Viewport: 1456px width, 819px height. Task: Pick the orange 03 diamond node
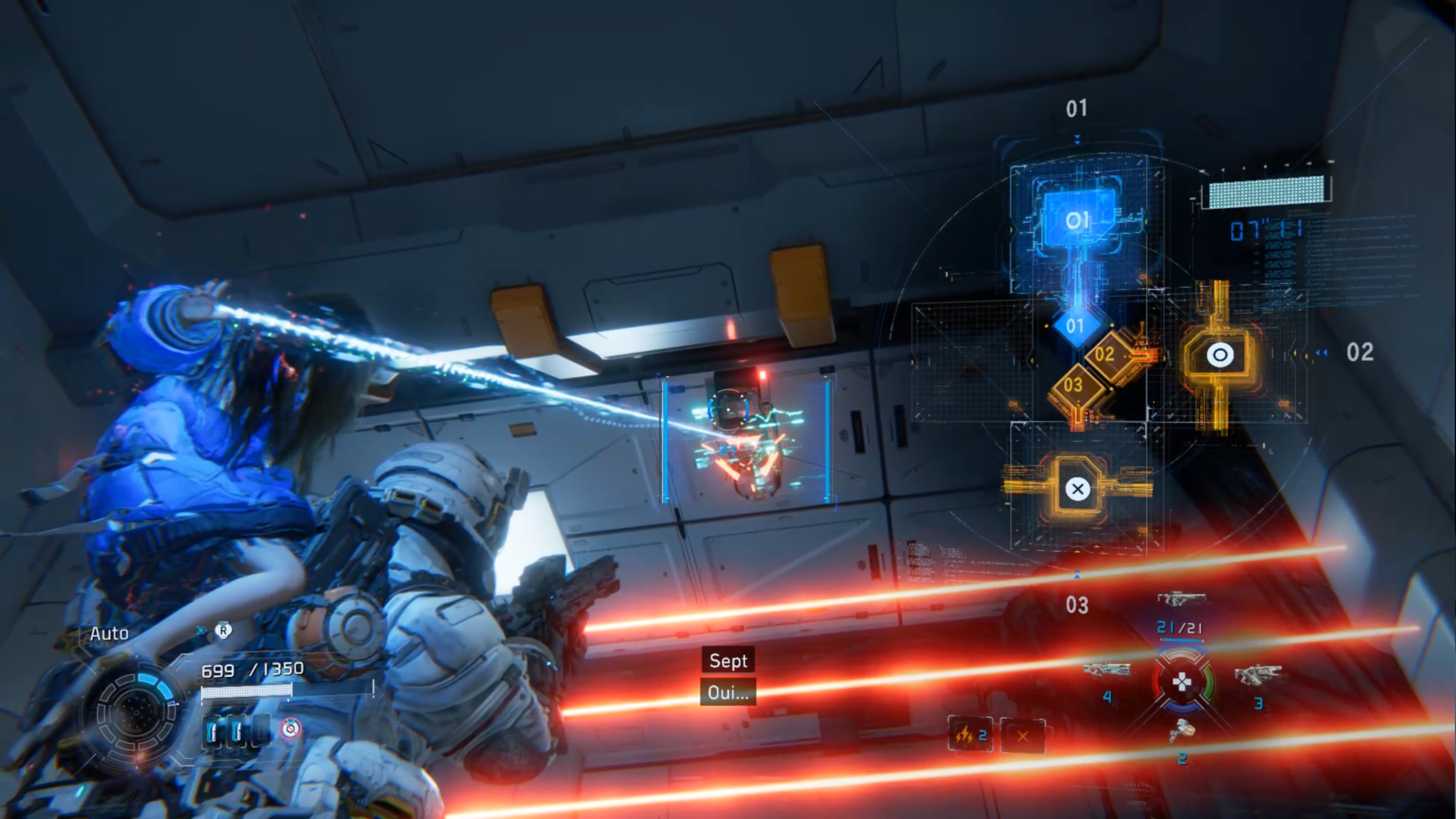pyautogui.click(x=1073, y=385)
